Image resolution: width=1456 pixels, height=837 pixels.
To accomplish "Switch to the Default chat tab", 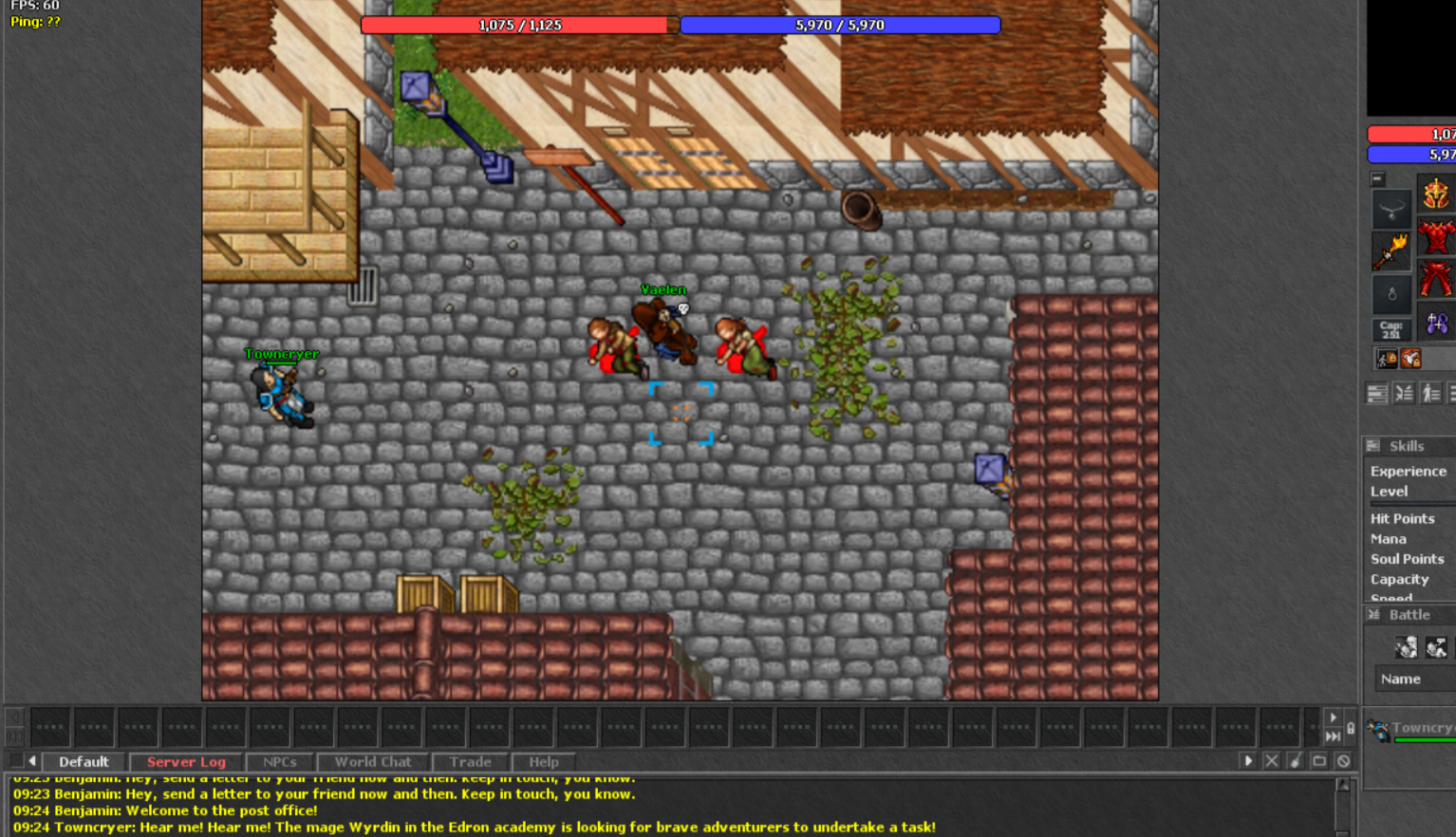I will (84, 762).
